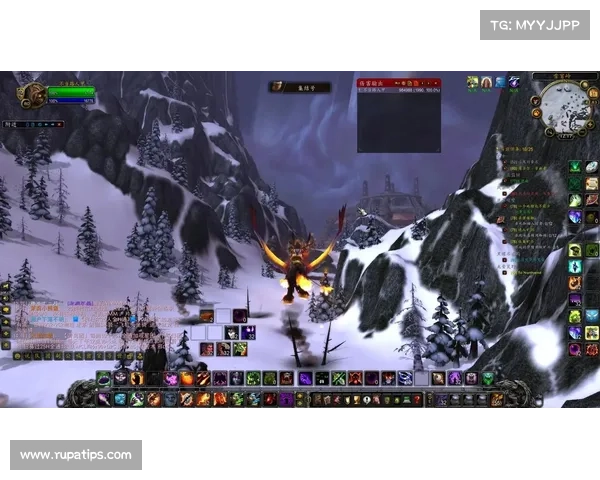Click the TG: MYYJJPP banner
The height and width of the screenshot is (480, 600).
535,24
